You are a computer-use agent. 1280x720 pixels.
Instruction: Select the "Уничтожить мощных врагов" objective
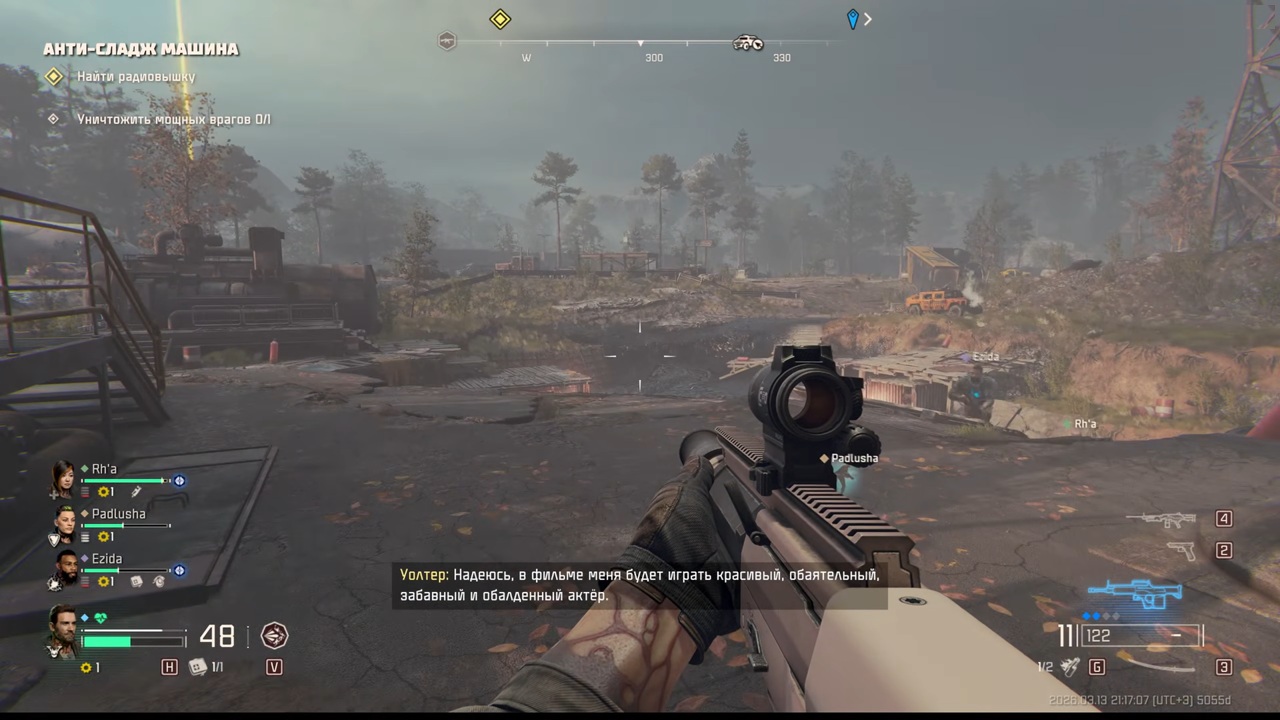[x=173, y=119]
